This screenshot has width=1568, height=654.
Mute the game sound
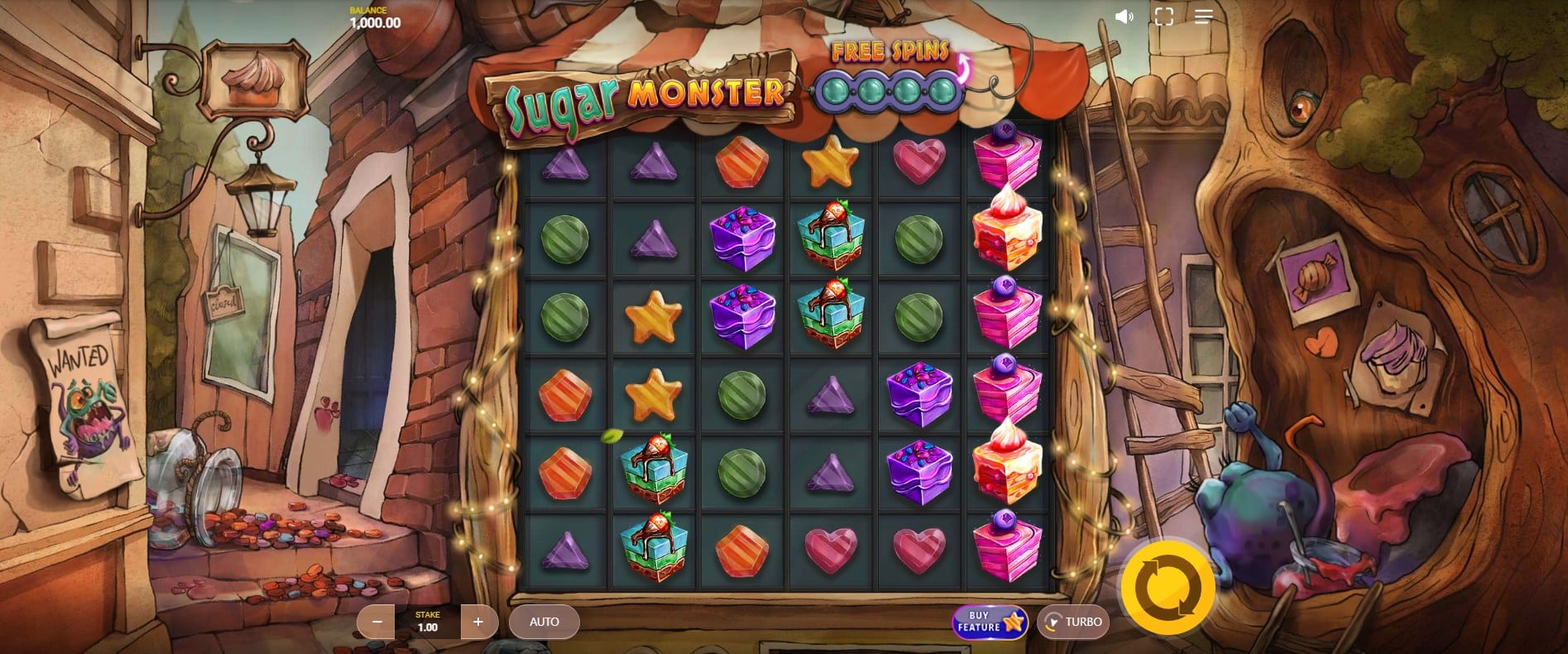[1124, 17]
